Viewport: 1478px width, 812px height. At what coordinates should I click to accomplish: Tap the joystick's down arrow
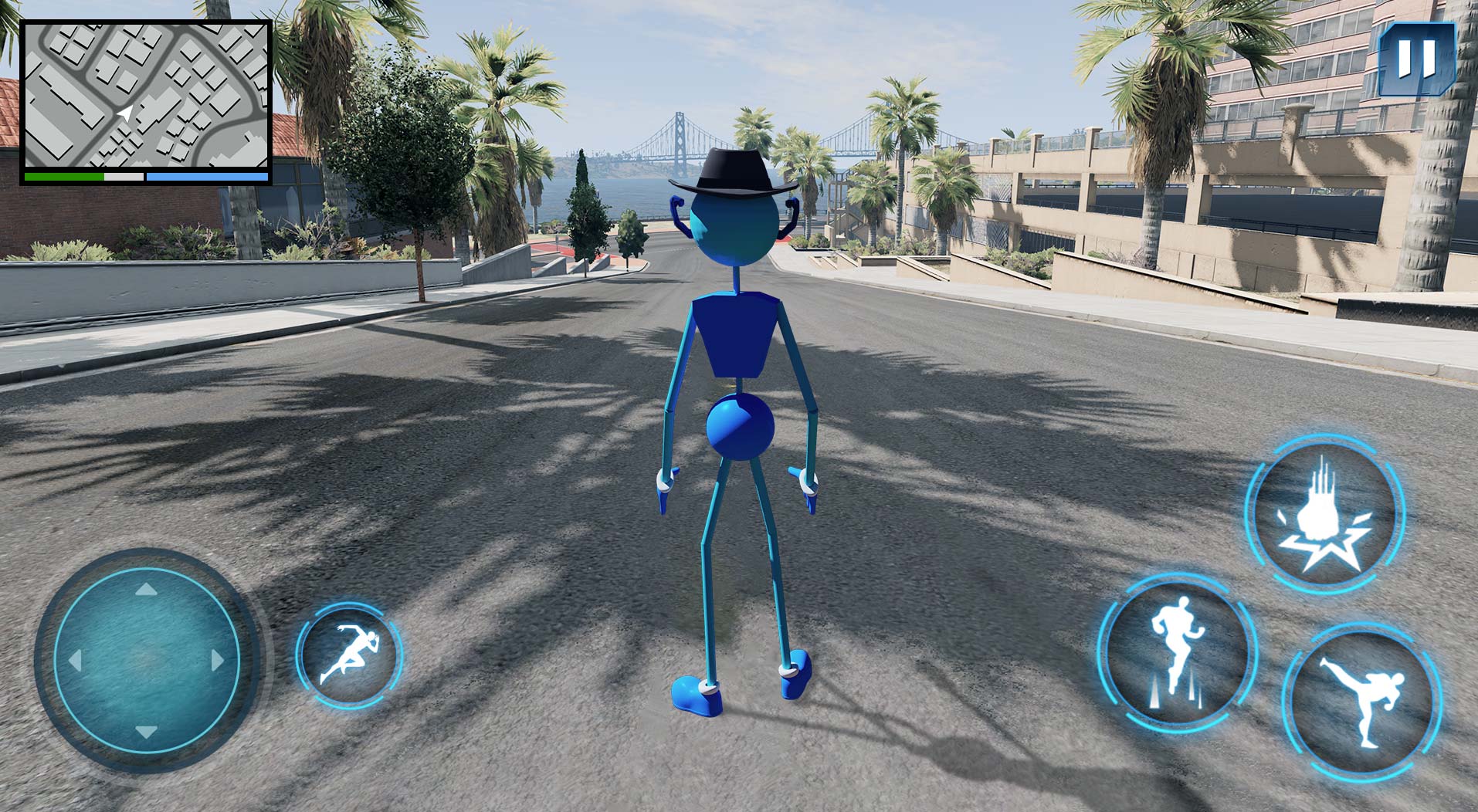pos(146,731)
